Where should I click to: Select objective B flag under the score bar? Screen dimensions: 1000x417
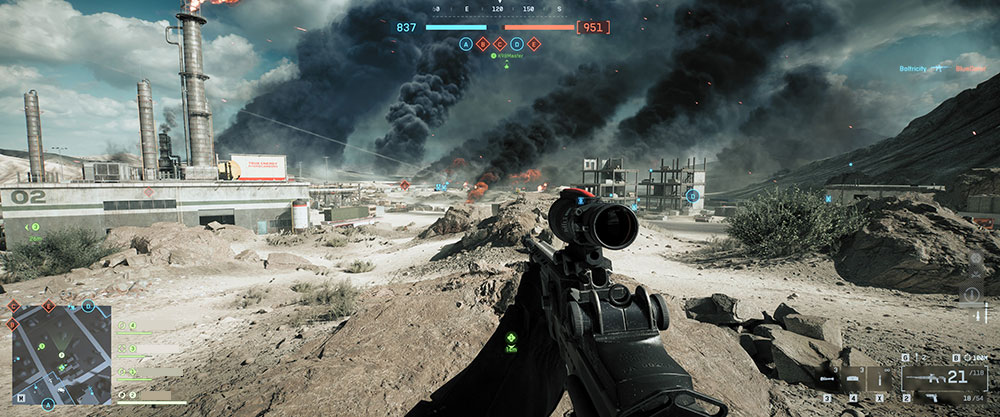(x=483, y=44)
